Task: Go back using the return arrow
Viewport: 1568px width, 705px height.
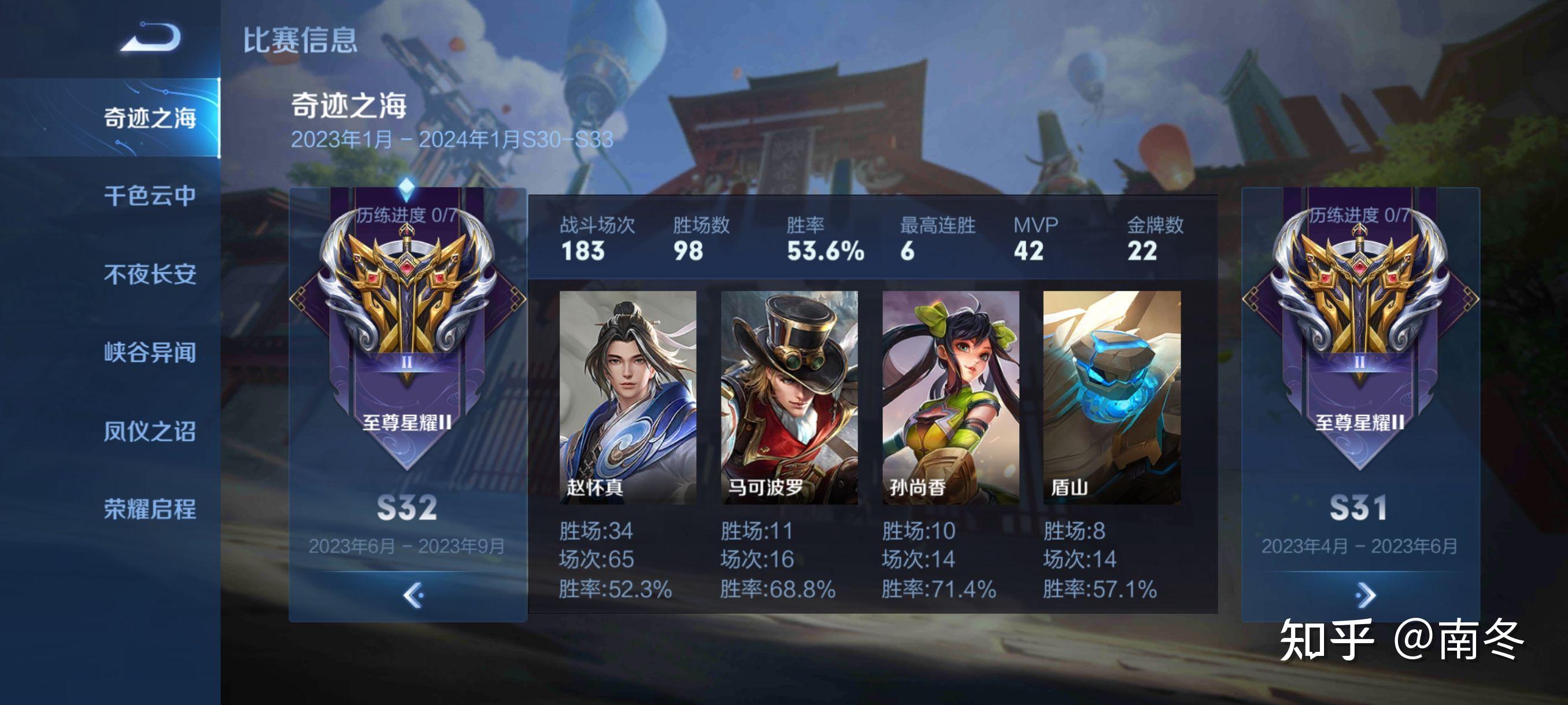Action: (x=150, y=38)
